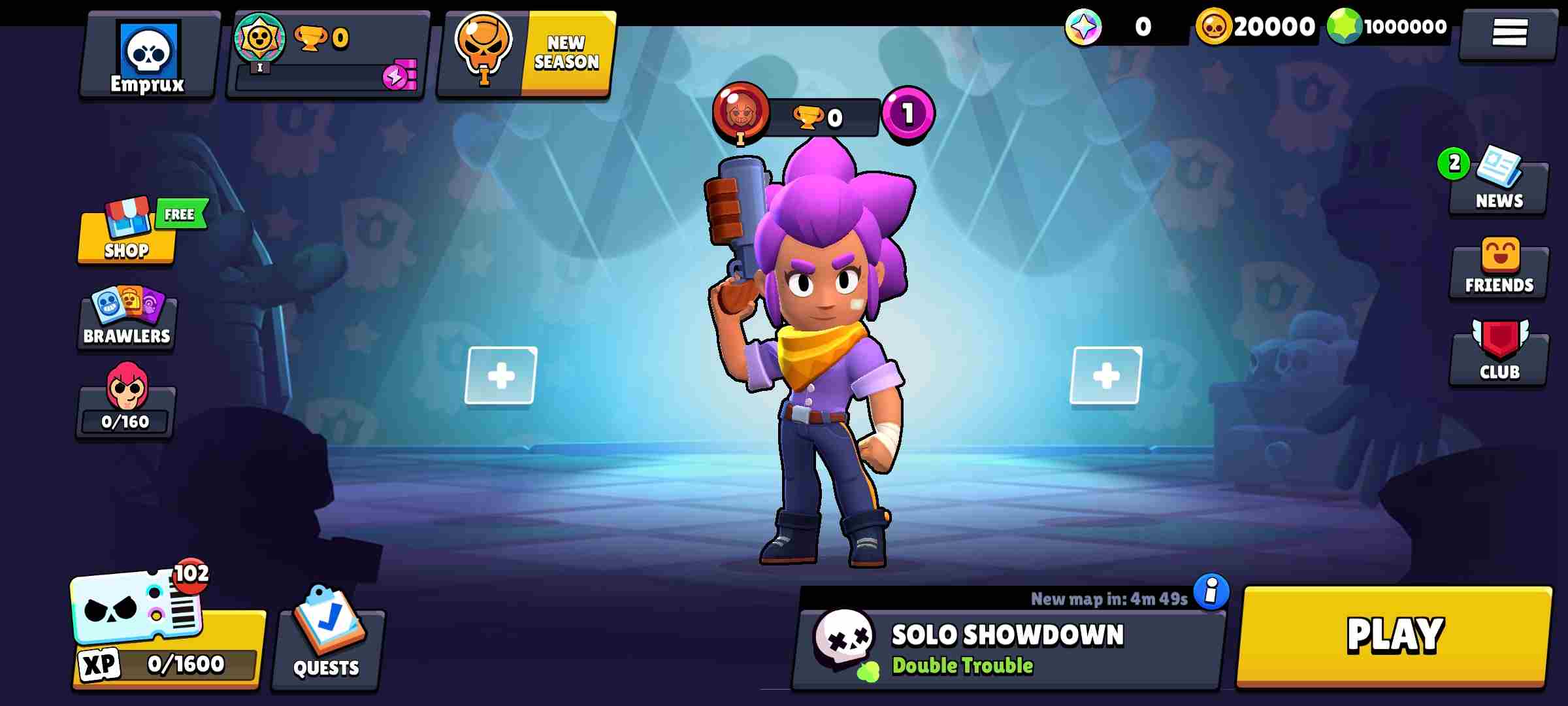Open the coins balance showing 20000

pos(1261,27)
